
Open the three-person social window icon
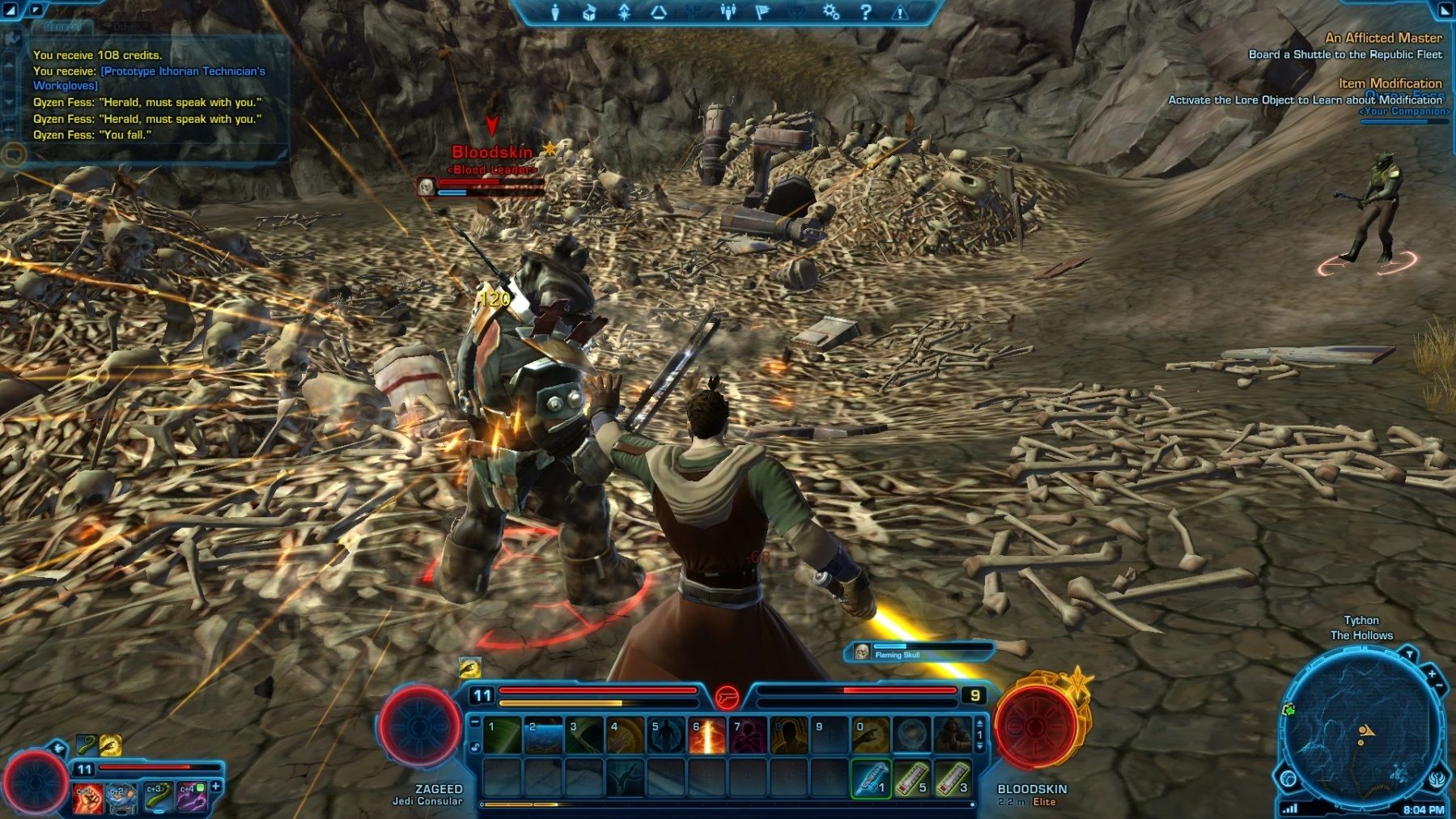(728, 12)
